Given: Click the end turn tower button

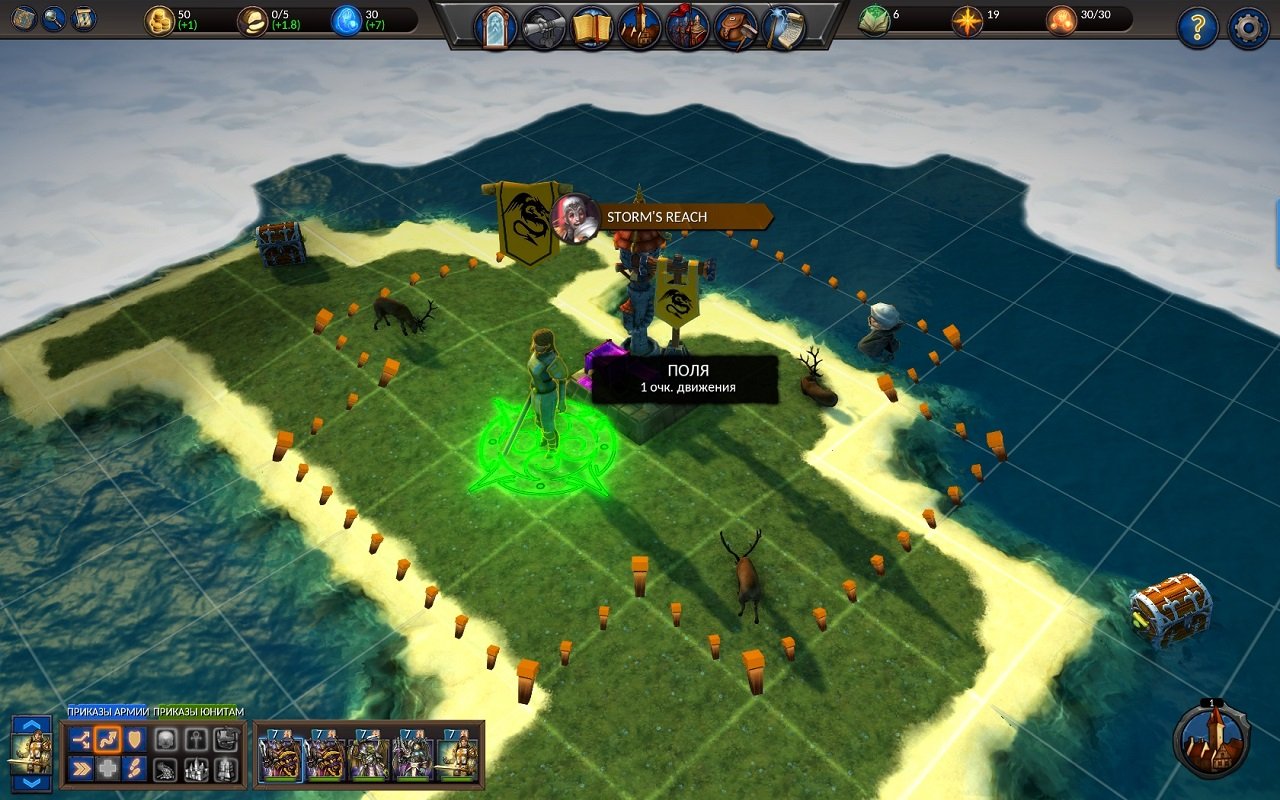Looking at the screenshot, I should click(1212, 740).
